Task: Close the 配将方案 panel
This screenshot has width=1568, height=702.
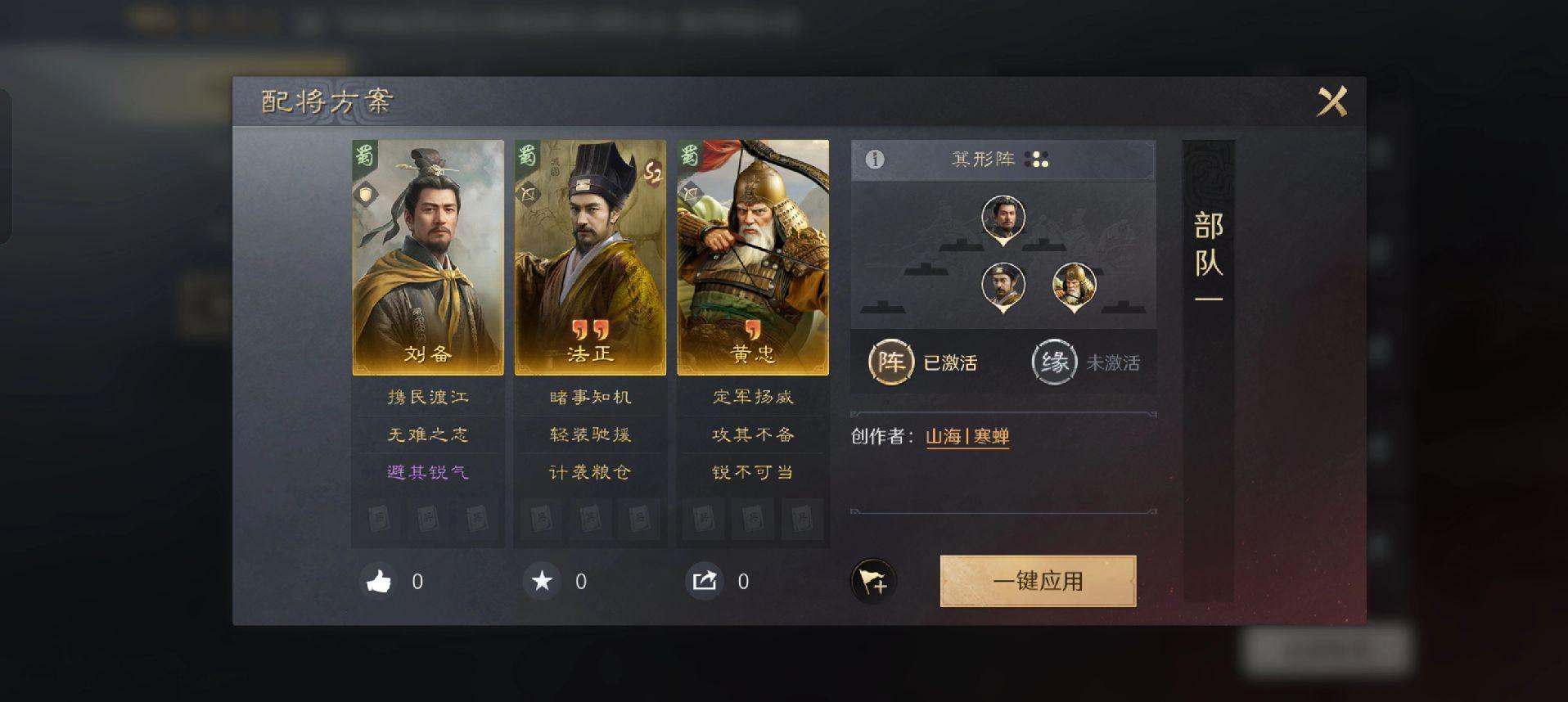Action: (x=1331, y=102)
